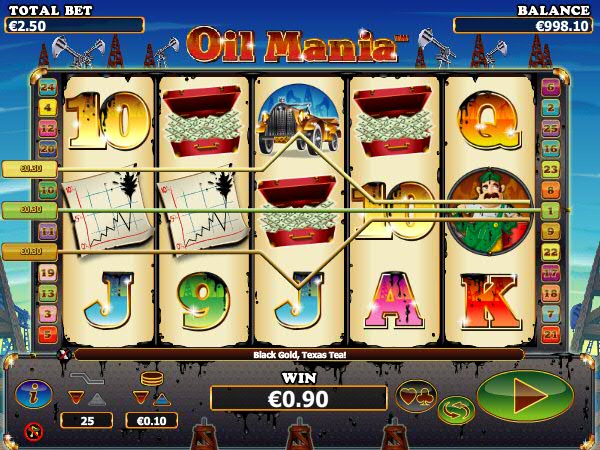600x450 pixels.
Task: Open the gamble feature with heart and club
Action: coord(416,396)
